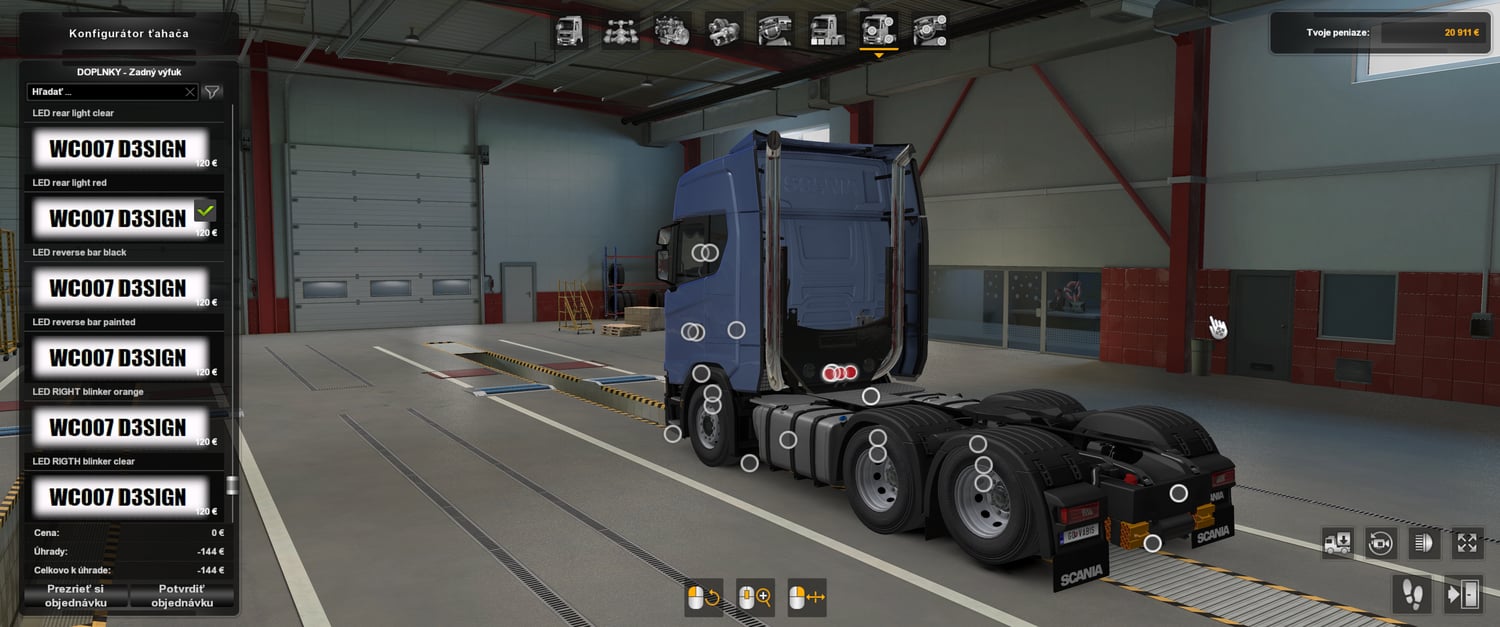This screenshot has height=627, width=1500.
Task: Activate the footprints walk-around mode
Action: [1411, 594]
